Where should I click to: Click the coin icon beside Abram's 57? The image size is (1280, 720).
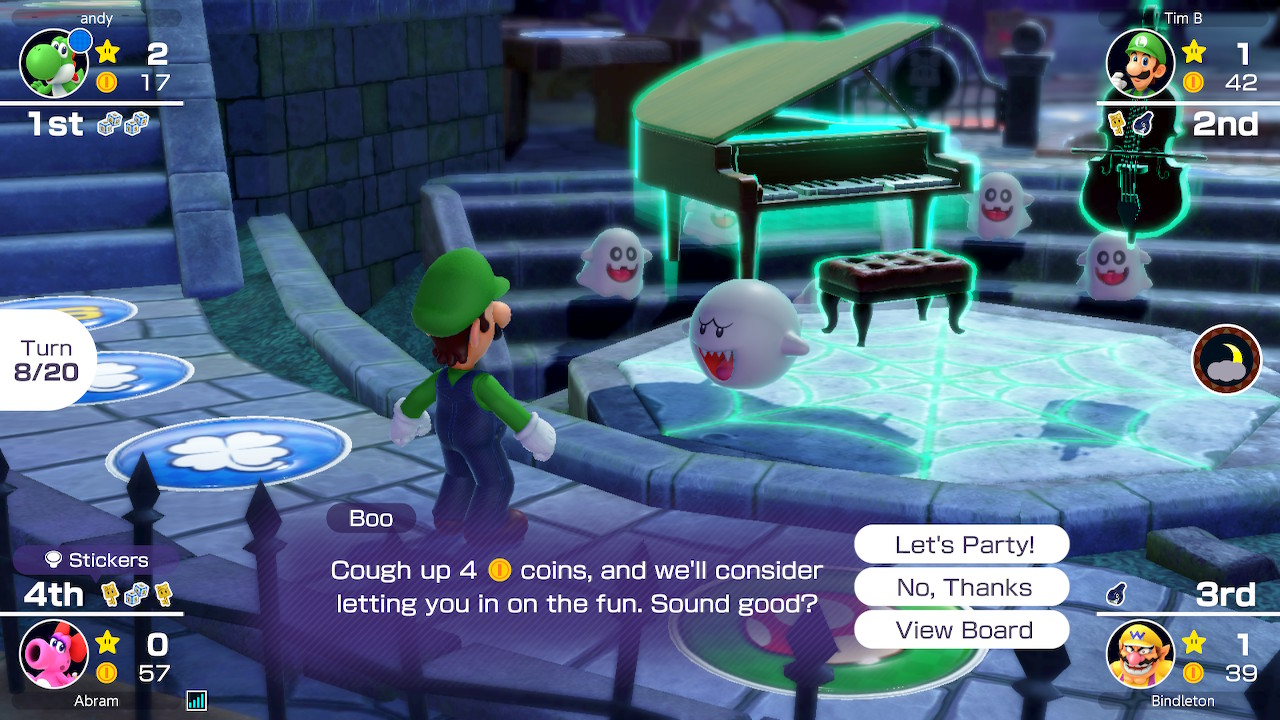click(x=107, y=672)
